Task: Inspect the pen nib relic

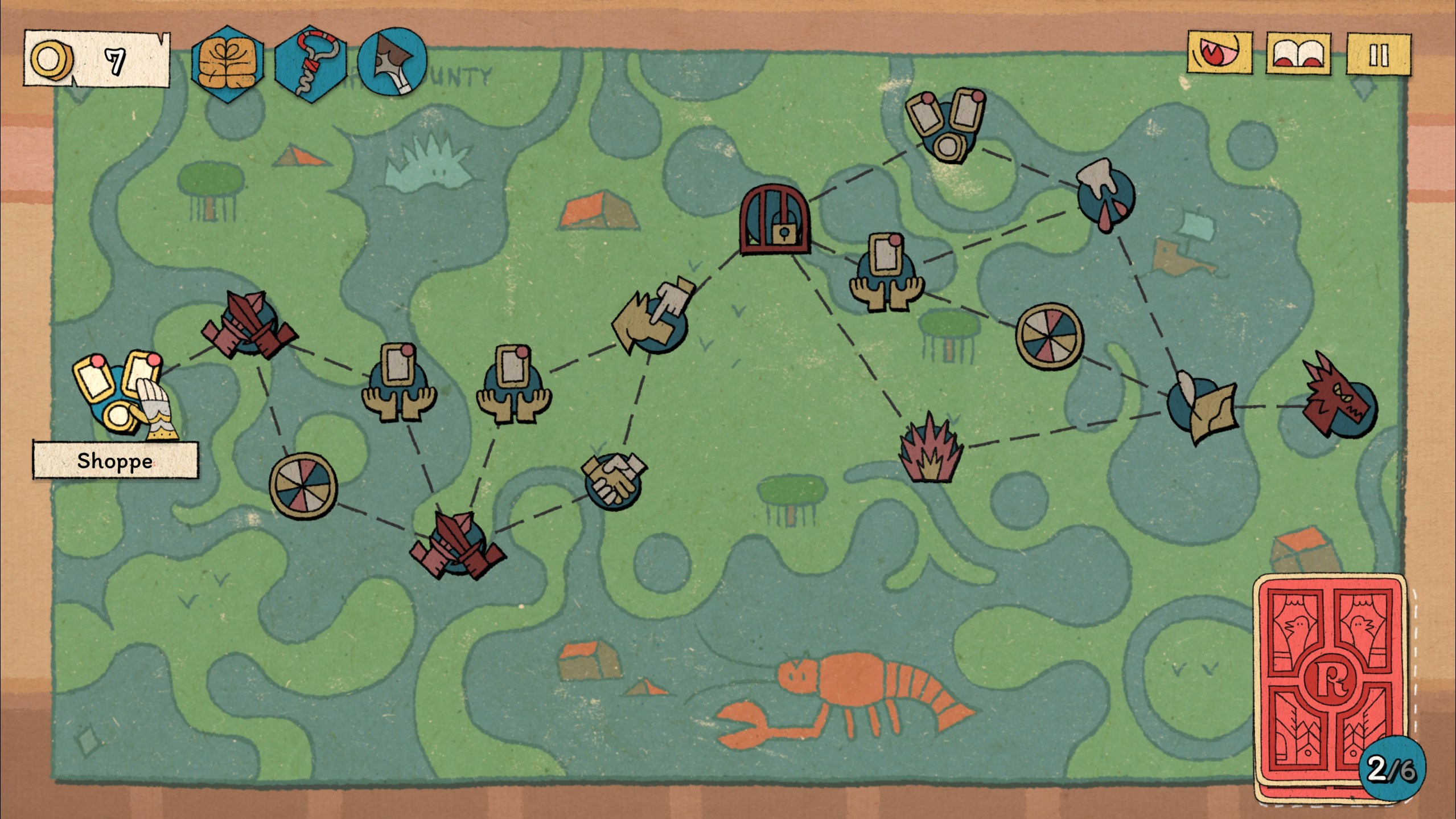Action: pos(392,62)
